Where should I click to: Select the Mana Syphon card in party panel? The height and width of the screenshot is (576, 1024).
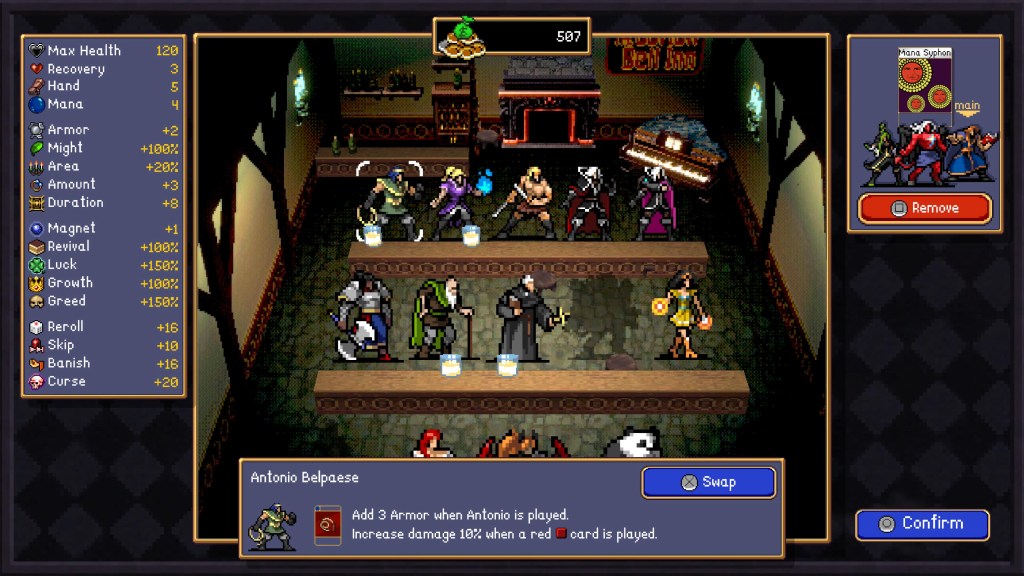(923, 85)
